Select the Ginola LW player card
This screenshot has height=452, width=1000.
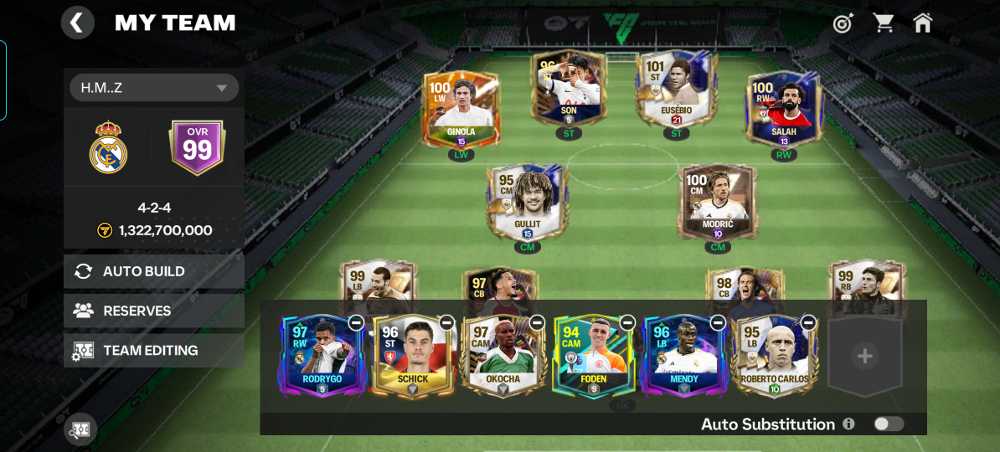pos(461,112)
